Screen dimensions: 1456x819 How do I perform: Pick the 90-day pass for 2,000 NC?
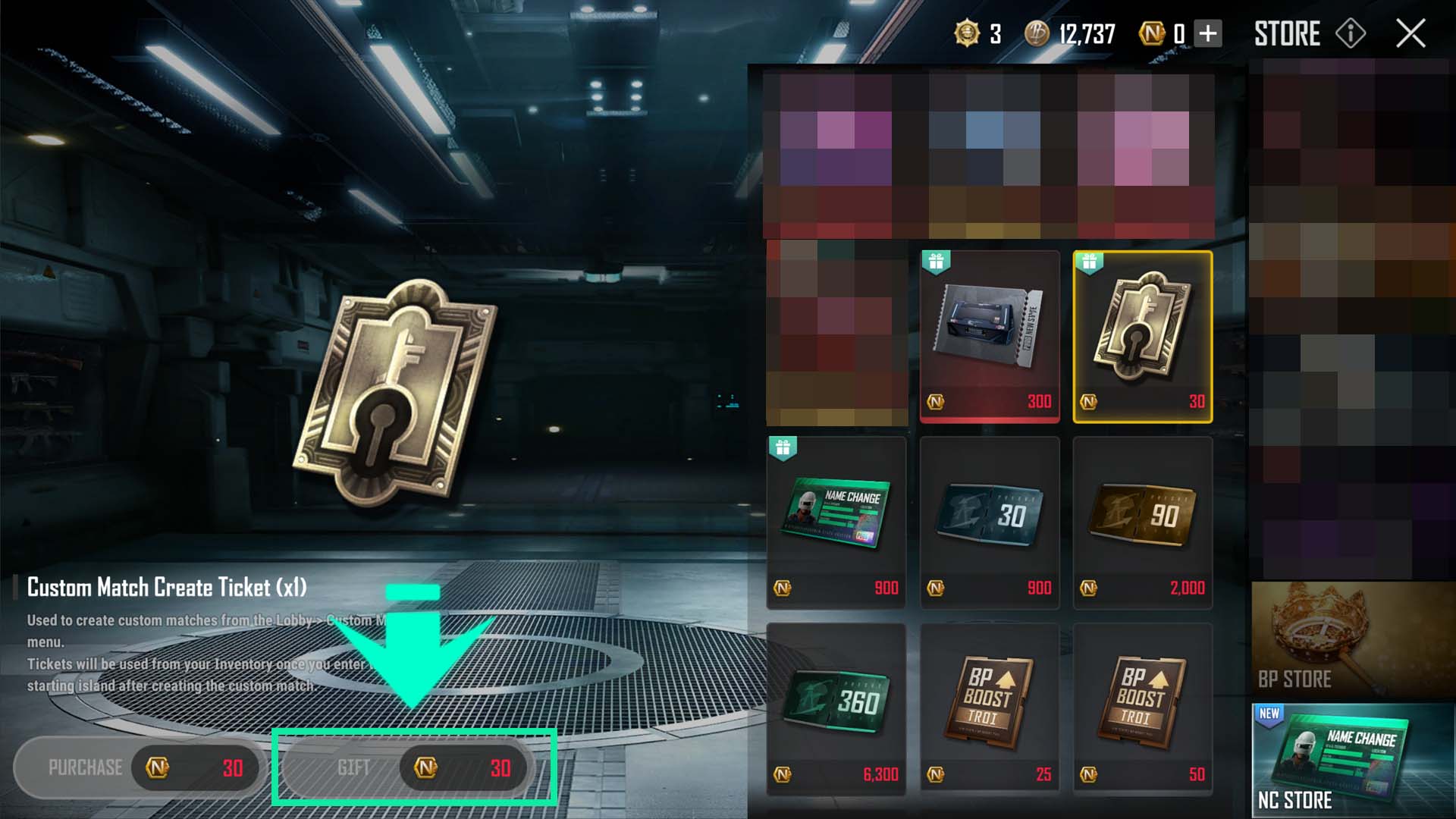coord(1142,522)
